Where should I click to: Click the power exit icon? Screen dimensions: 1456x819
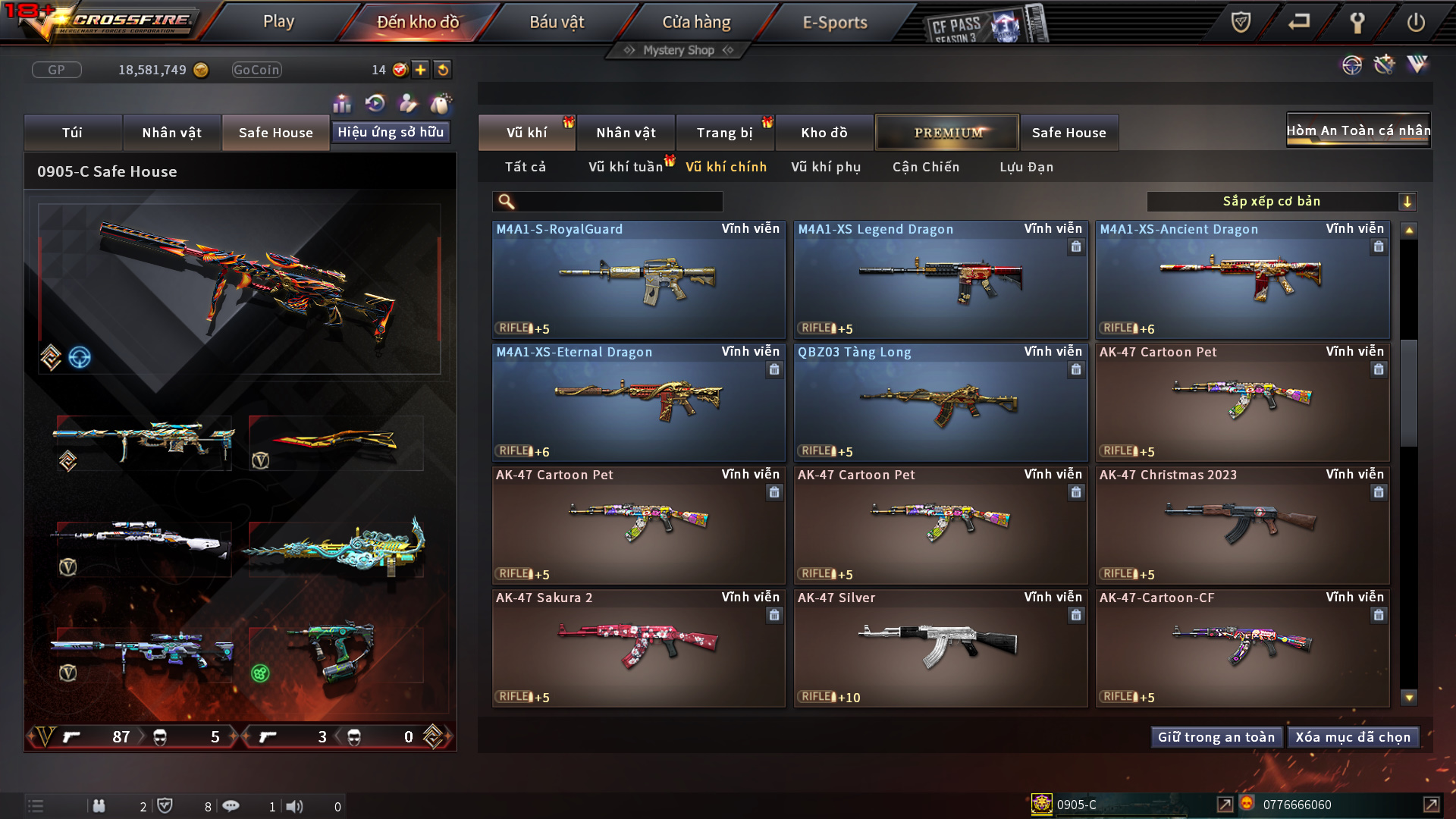tap(1415, 22)
